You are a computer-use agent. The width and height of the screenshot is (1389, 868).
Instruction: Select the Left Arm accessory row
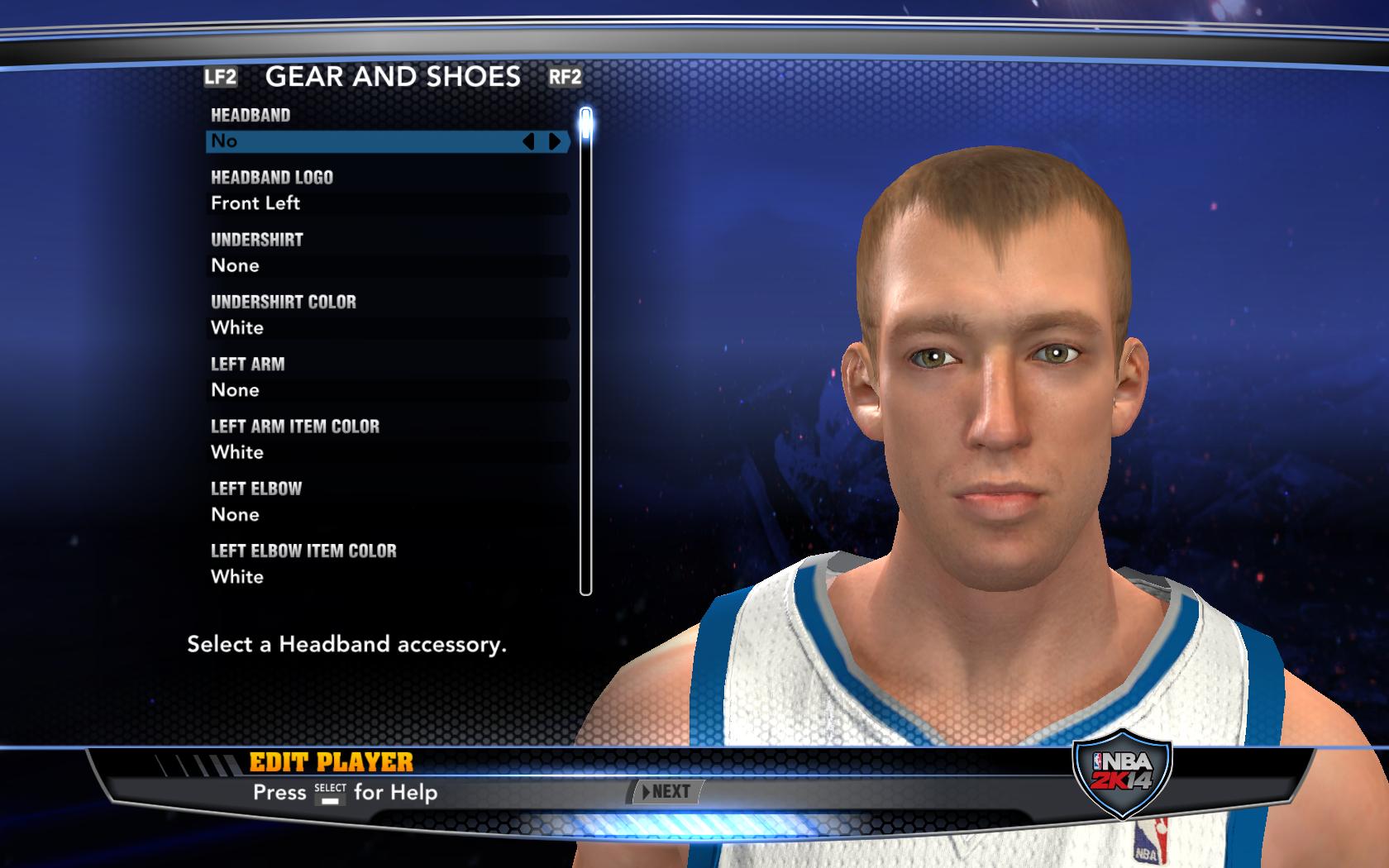click(387, 390)
